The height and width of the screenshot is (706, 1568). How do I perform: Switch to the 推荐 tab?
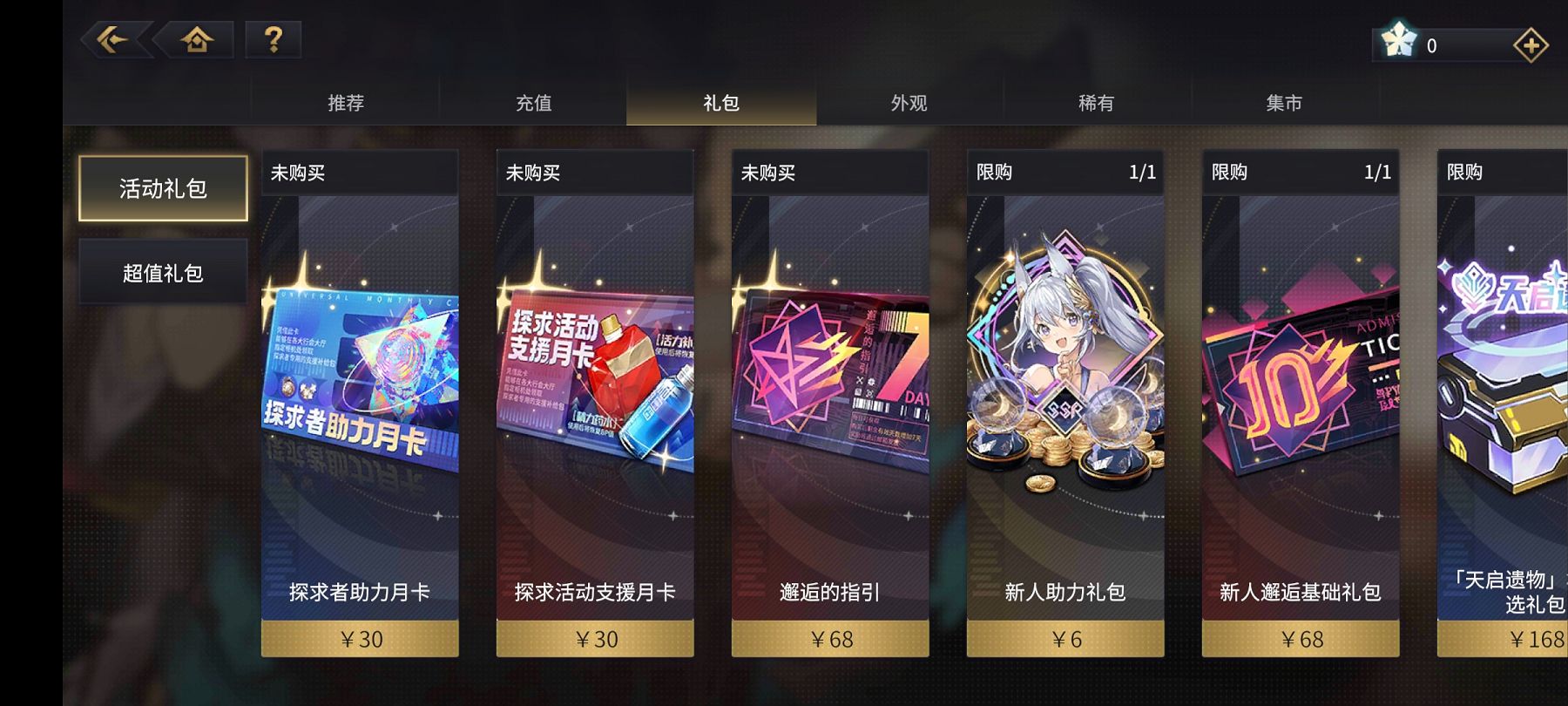[346, 103]
